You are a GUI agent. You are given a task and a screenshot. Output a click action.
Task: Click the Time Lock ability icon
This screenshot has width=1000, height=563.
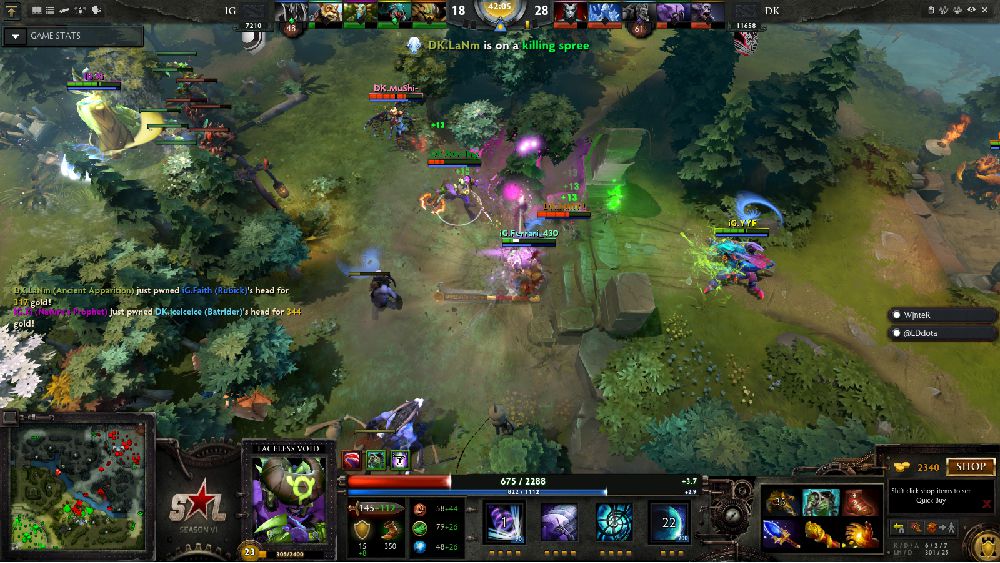click(614, 522)
